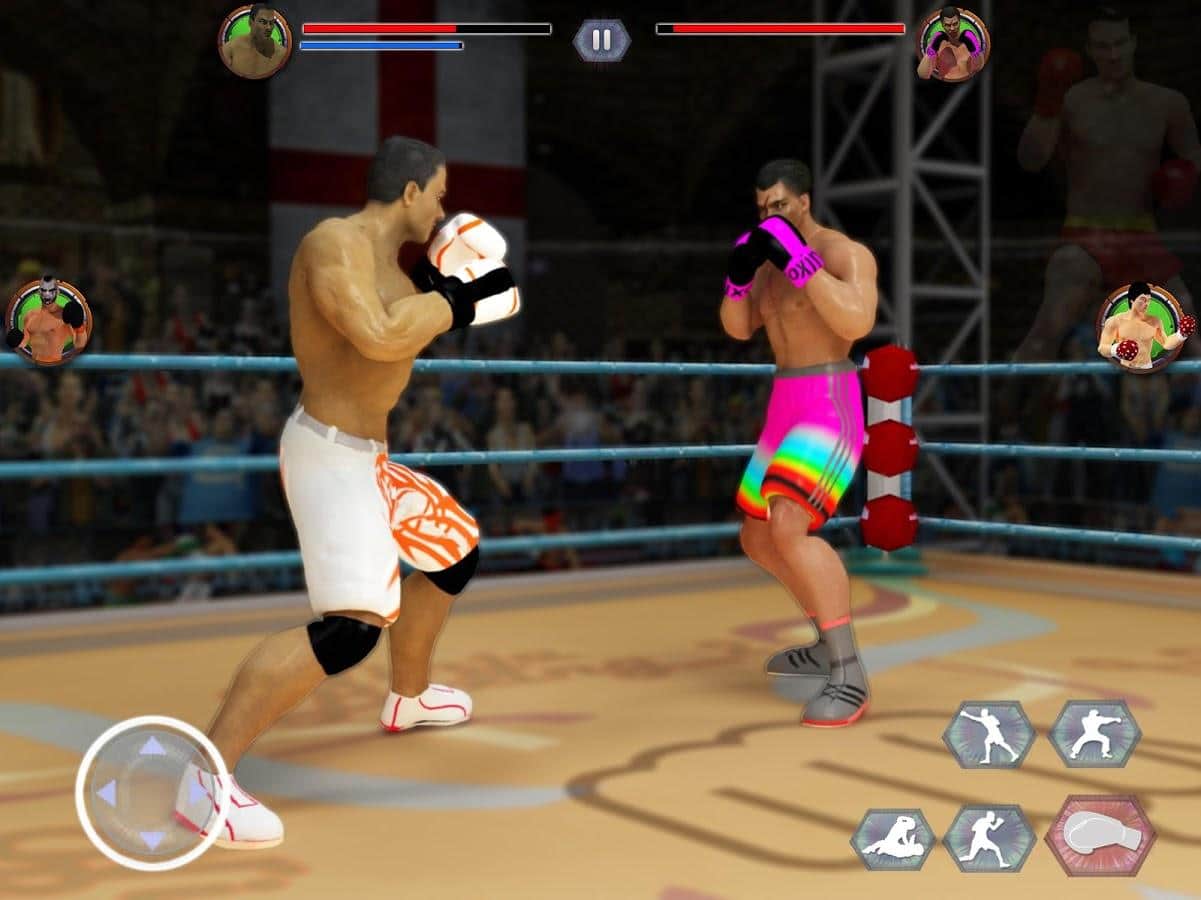The image size is (1201, 900).
Task: Tap the joystick's left arrow
Action: (x=106, y=792)
